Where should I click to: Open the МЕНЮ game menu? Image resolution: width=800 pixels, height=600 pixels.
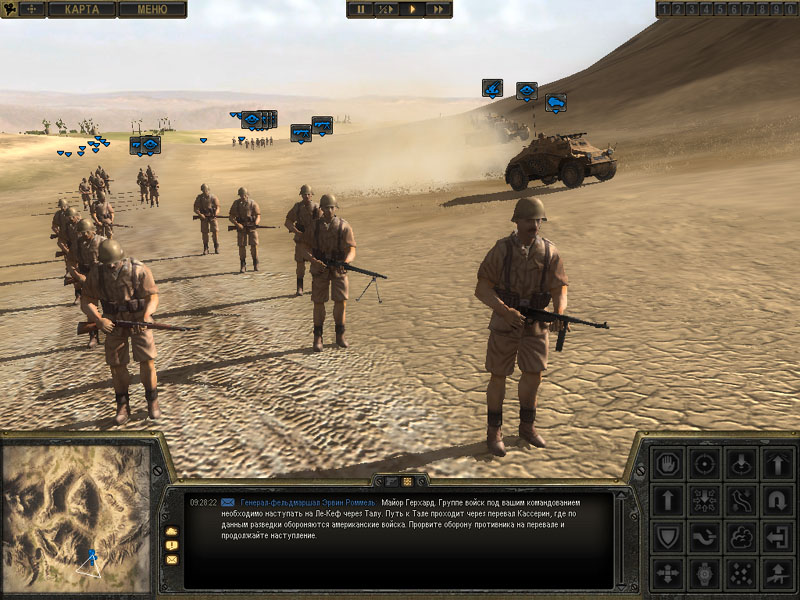coord(152,9)
